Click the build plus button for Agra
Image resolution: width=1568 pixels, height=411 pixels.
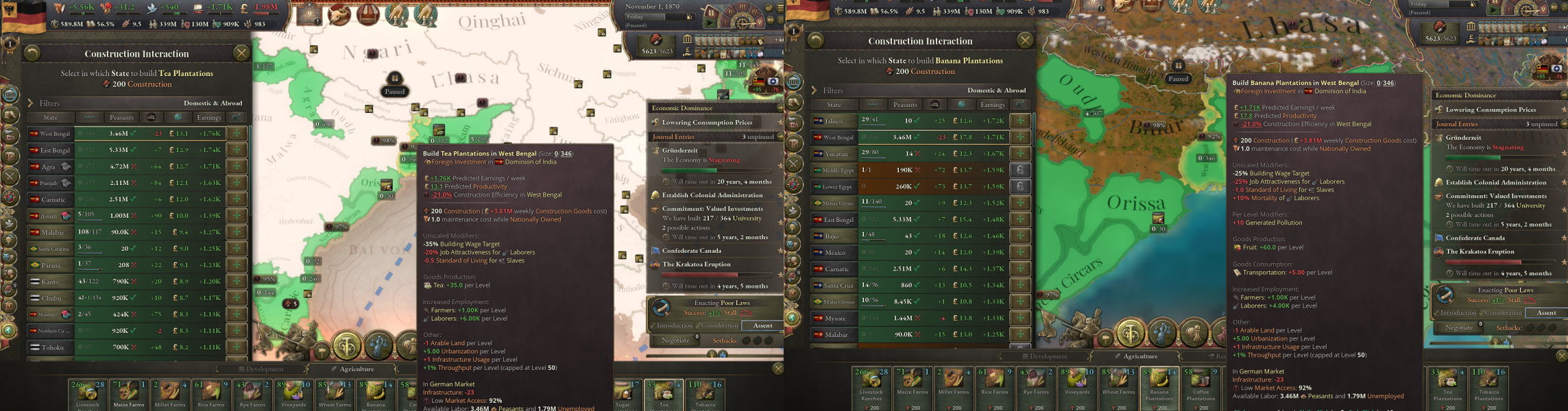pyautogui.click(x=237, y=166)
